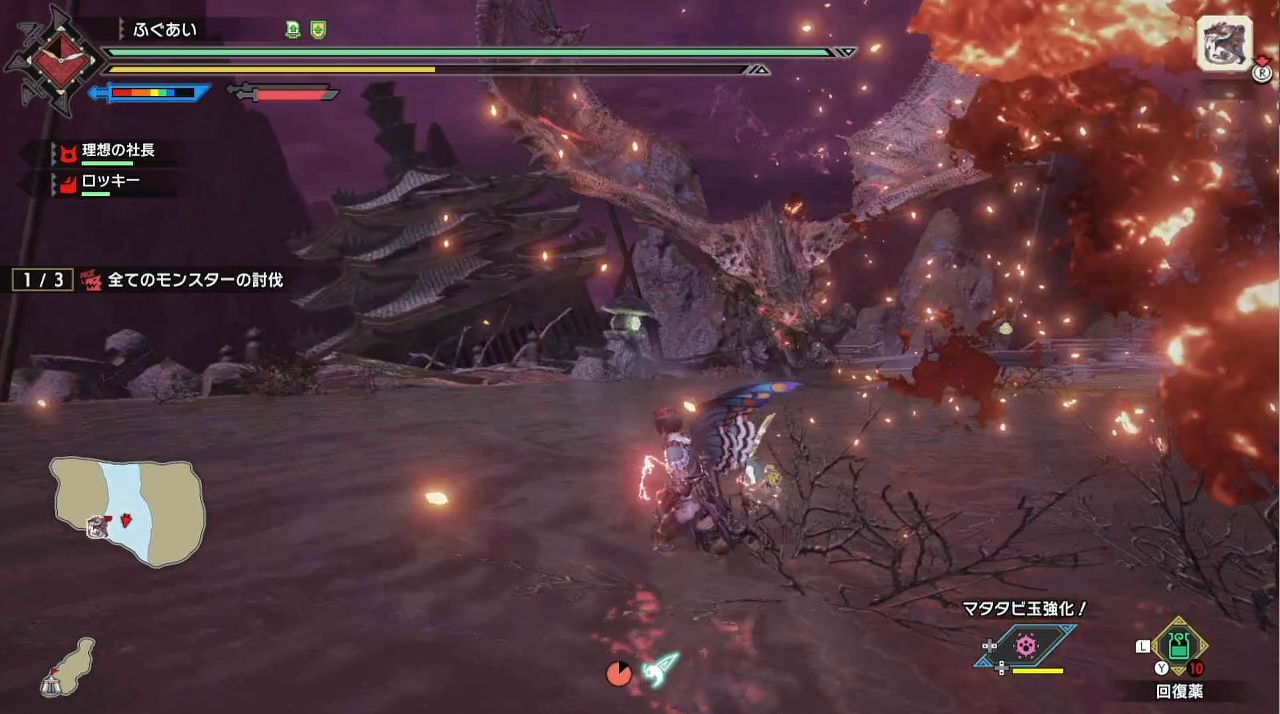Click the orange quest timer clock icon
1280x714 pixels.
tap(619, 675)
